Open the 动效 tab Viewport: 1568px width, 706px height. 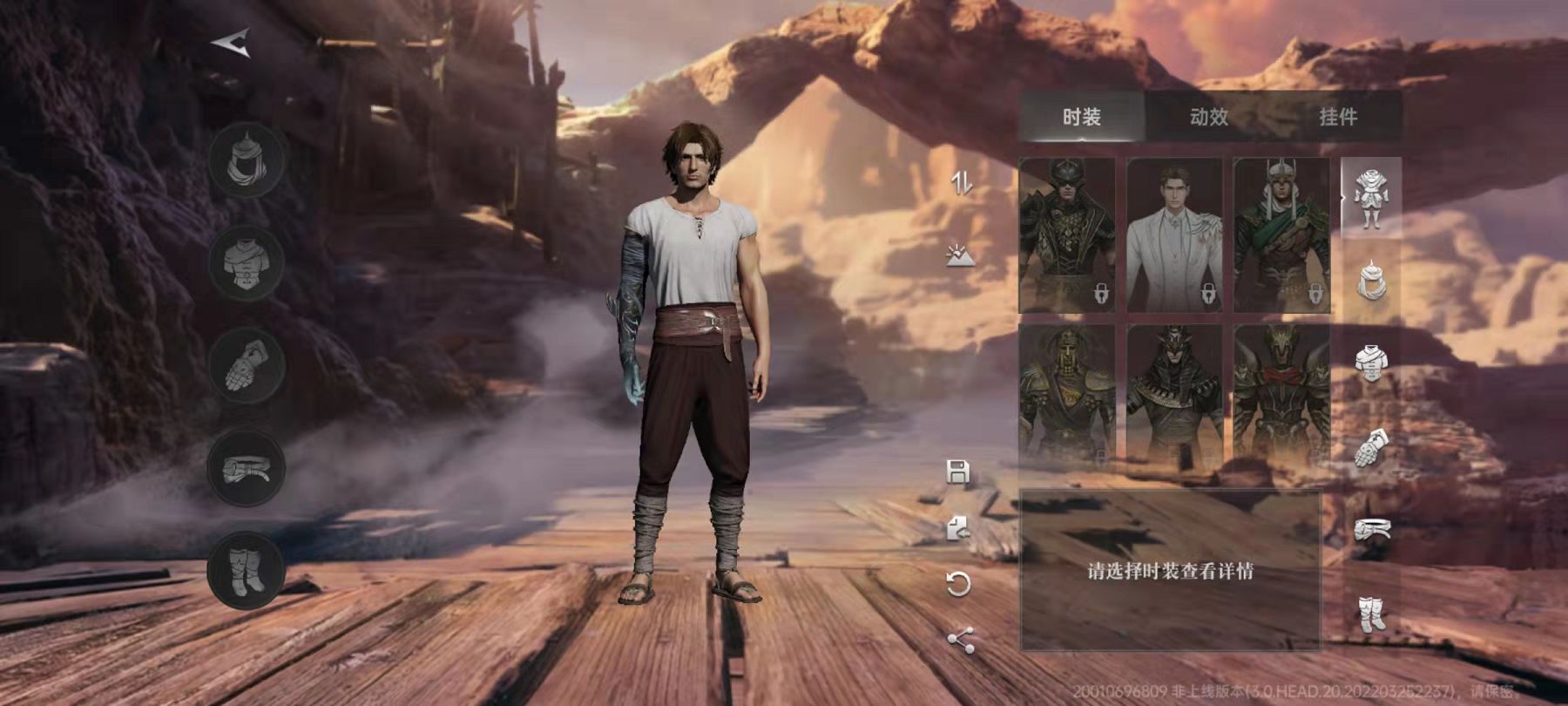[1209, 117]
